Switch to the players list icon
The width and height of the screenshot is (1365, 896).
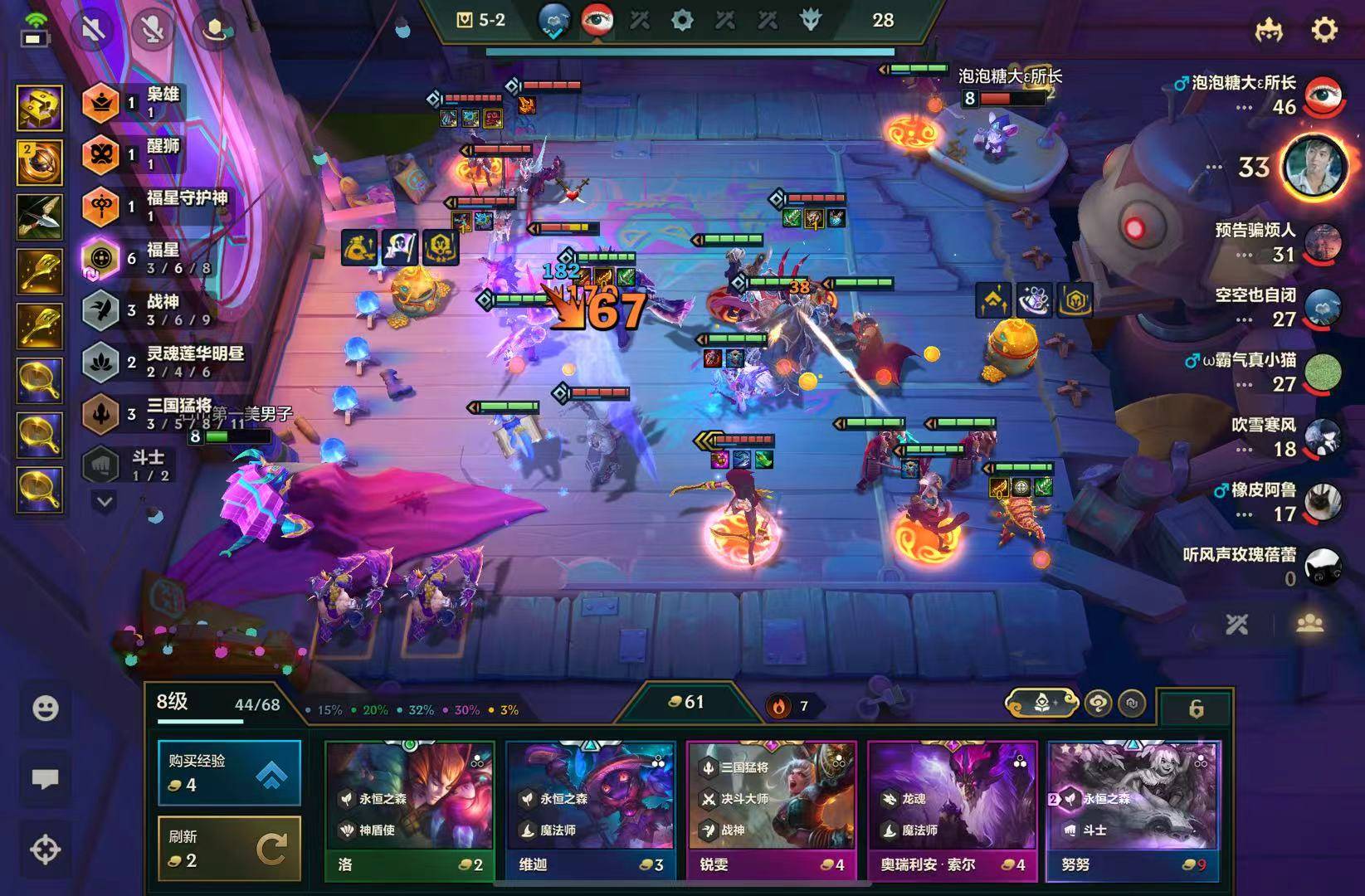(x=1309, y=623)
